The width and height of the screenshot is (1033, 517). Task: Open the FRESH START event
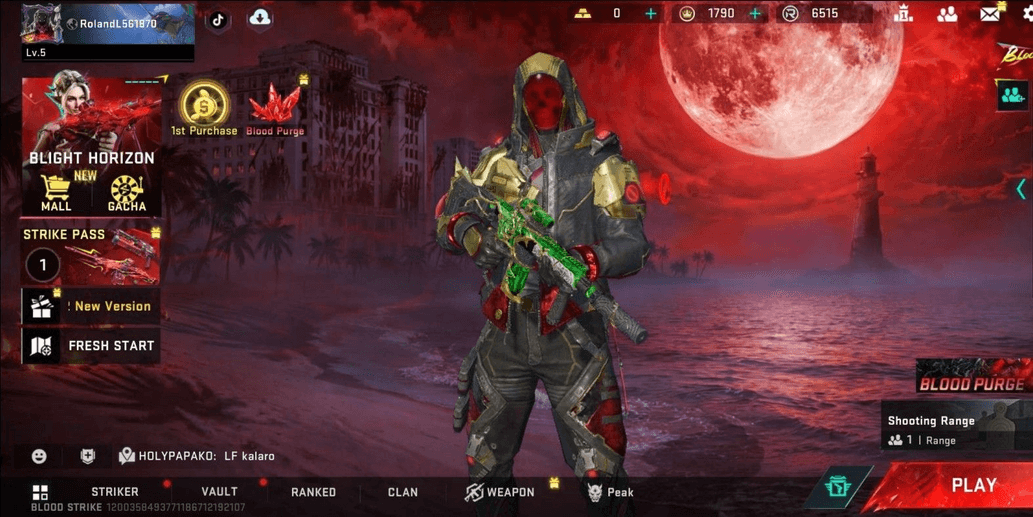coord(90,346)
